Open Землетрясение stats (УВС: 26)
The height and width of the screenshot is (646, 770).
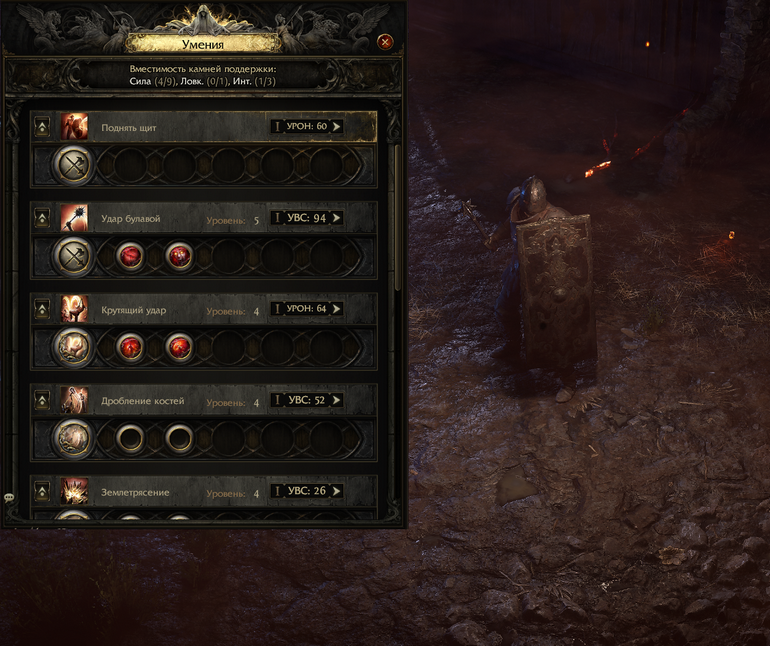pyautogui.click(x=307, y=491)
